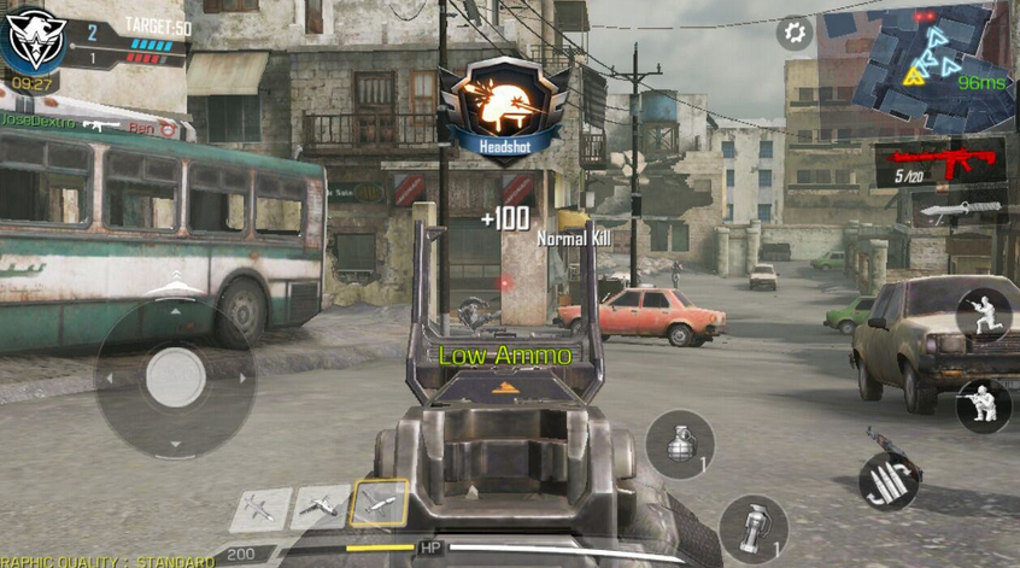
Task: Switch to the combat knife slot
Action: pos(957,209)
